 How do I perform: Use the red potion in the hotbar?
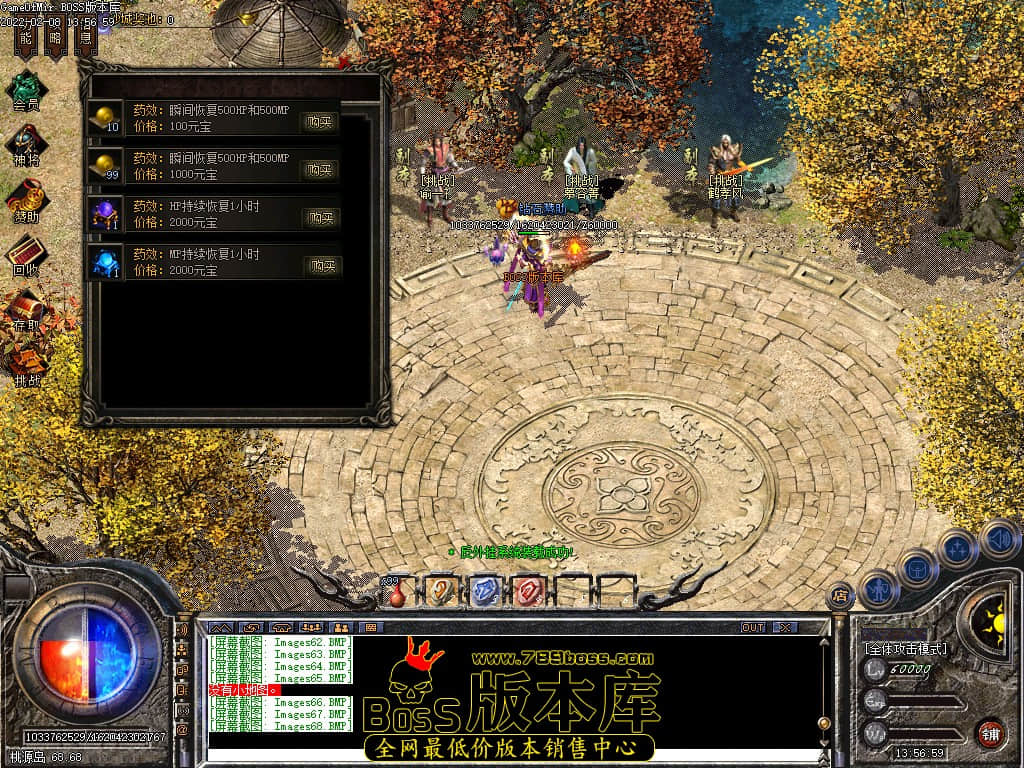397,592
